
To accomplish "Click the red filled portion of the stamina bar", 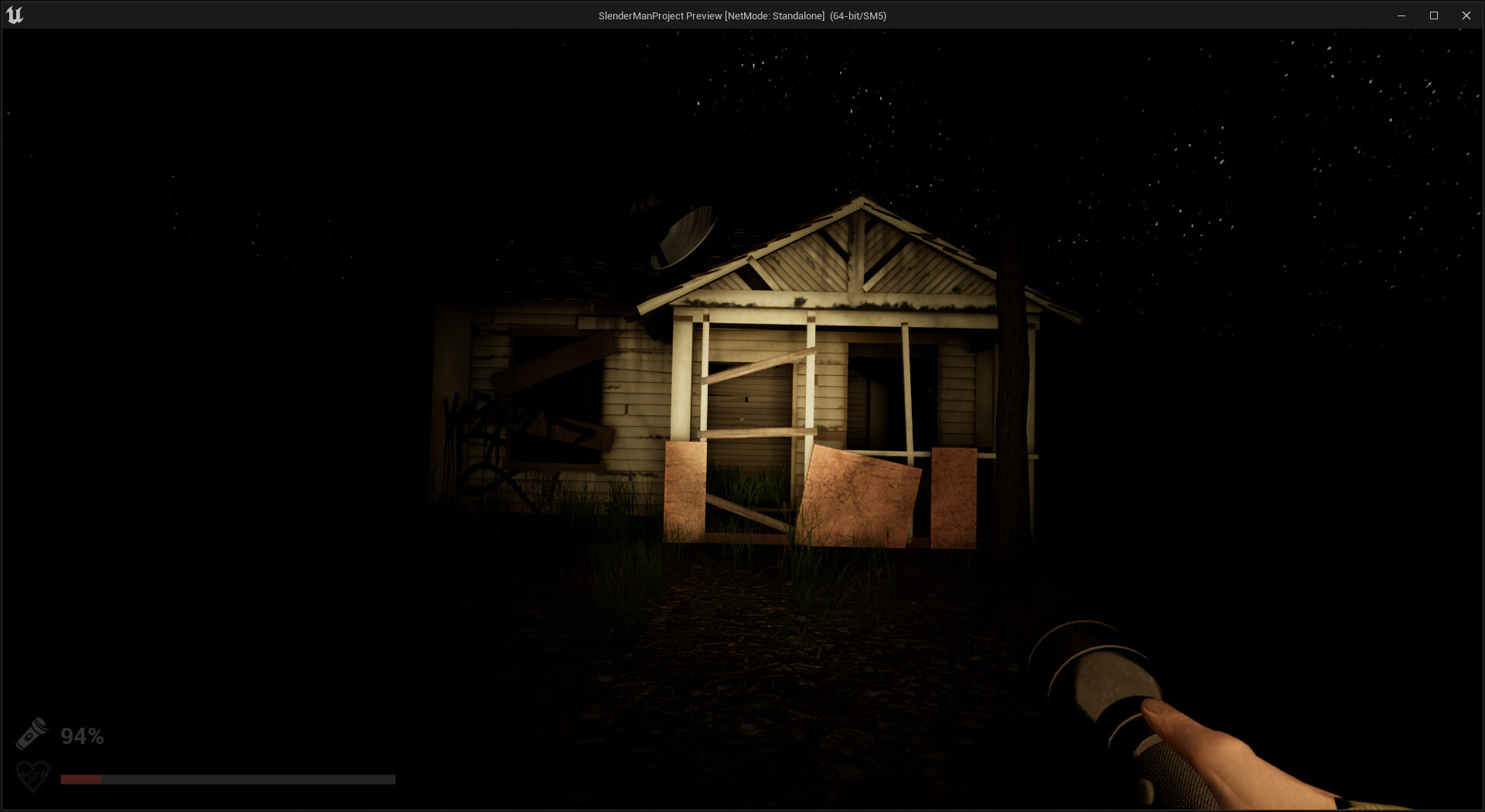I will tap(81, 779).
